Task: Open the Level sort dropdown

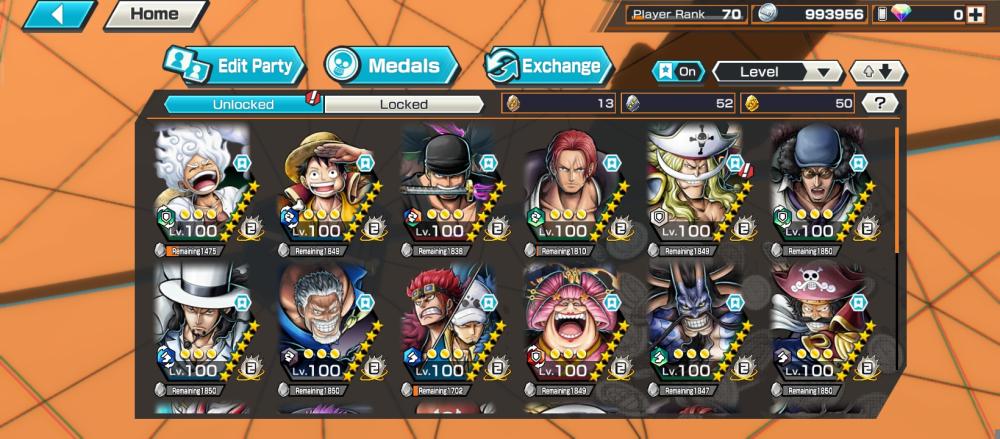Action: click(x=777, y=72)
